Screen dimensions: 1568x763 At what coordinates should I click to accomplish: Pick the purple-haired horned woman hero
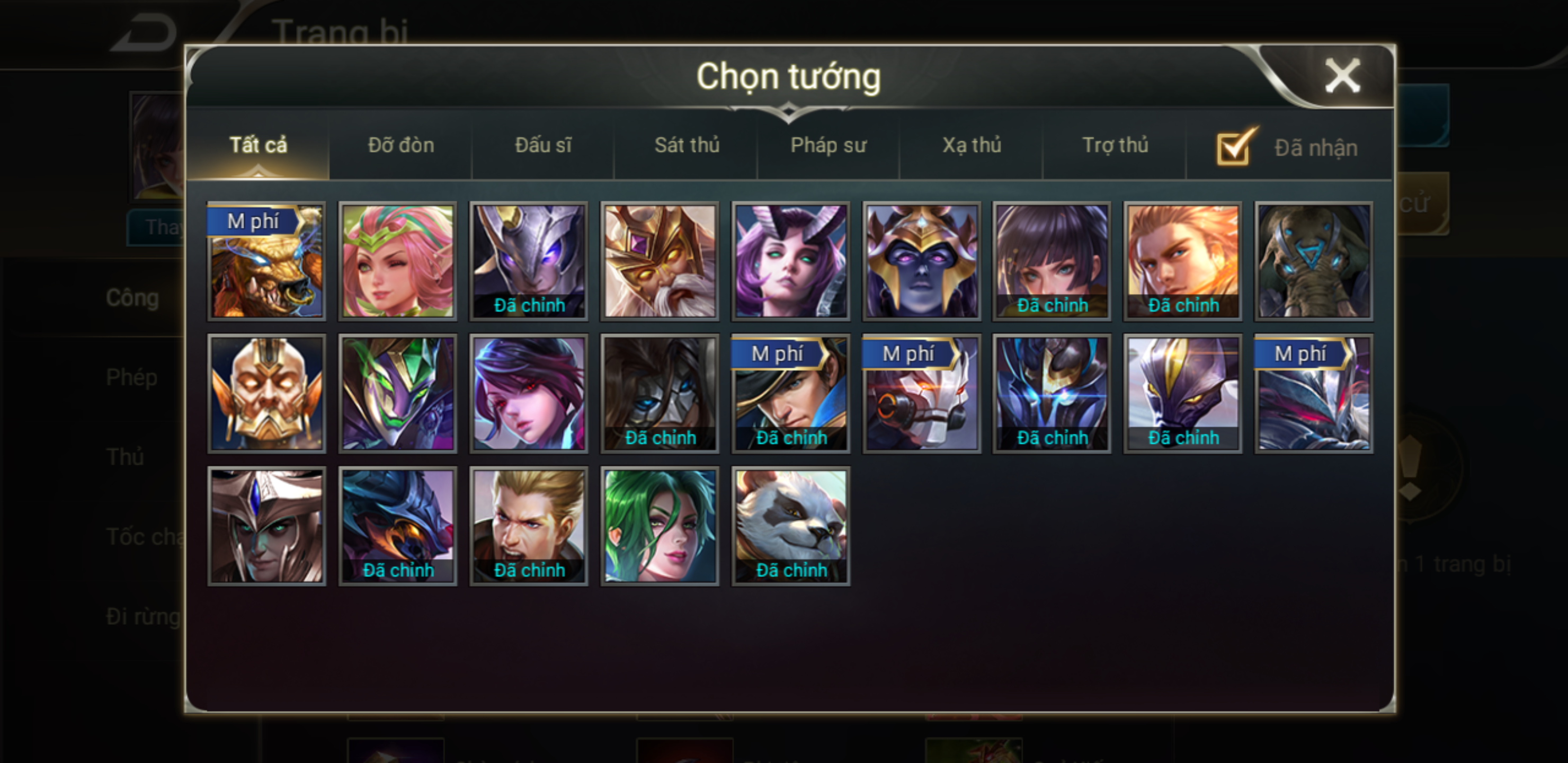(791, 261)
